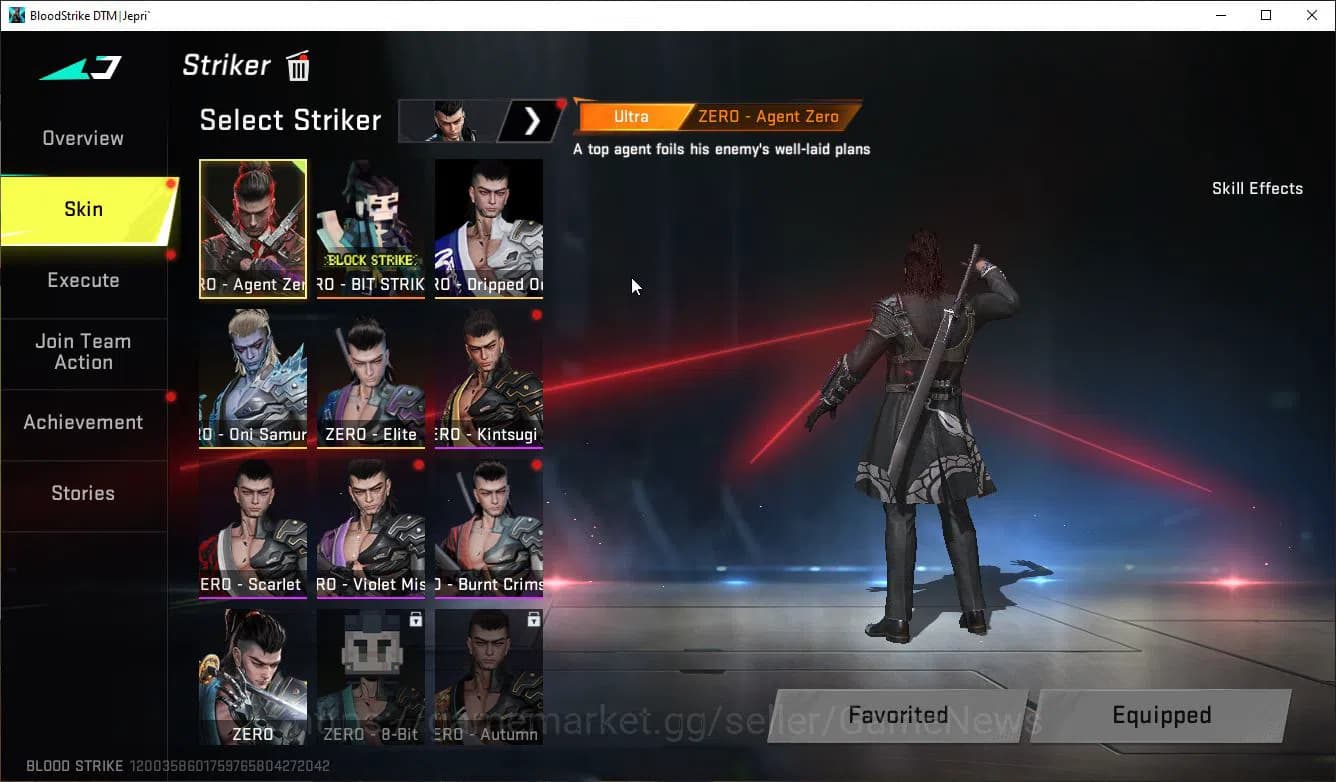
Task: Open the Join Team Action tab
Action: click(x=84, y=352)
